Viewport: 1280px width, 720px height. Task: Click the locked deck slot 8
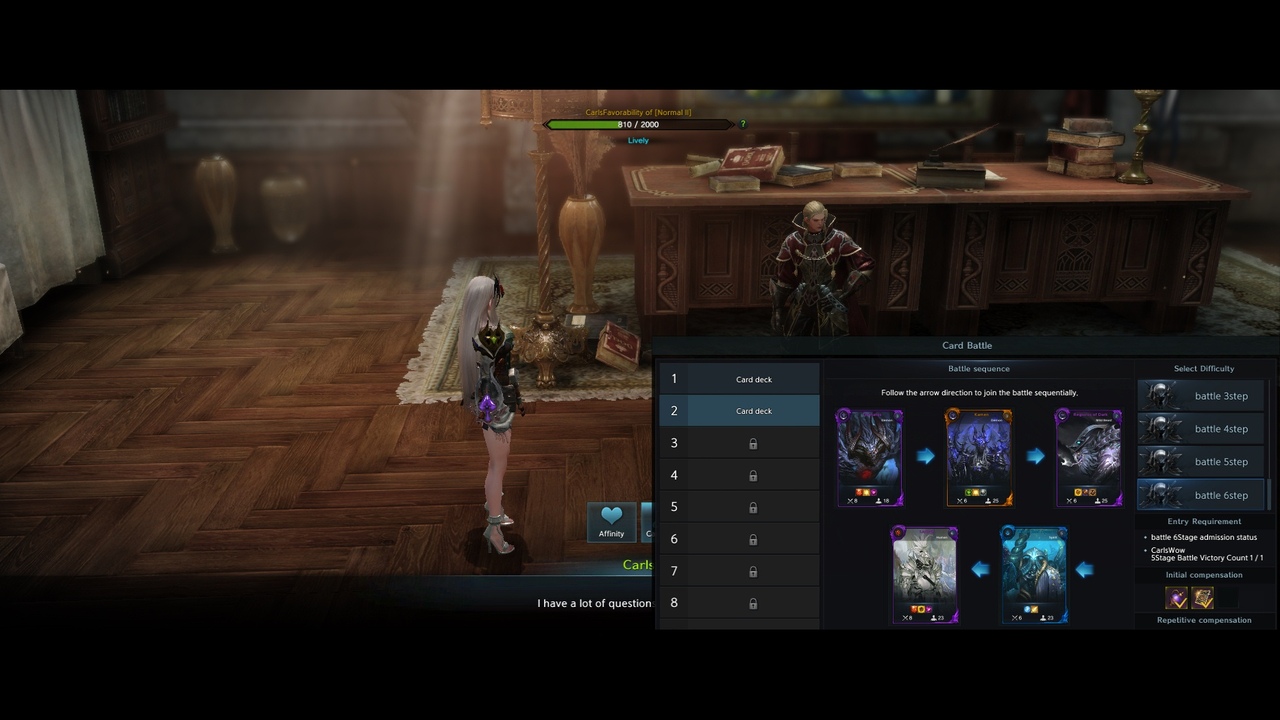[753, 603]
